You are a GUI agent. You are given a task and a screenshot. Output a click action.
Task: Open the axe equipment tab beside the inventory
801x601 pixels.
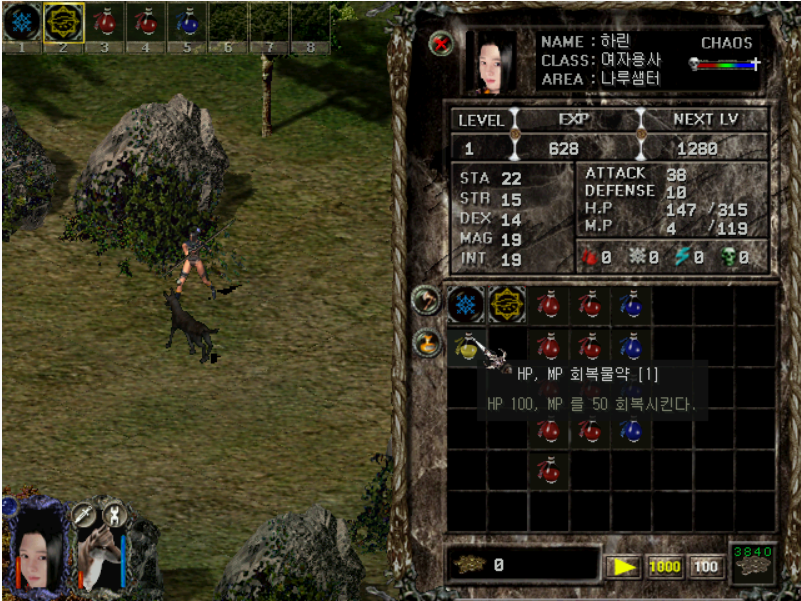tap(426, 300)
